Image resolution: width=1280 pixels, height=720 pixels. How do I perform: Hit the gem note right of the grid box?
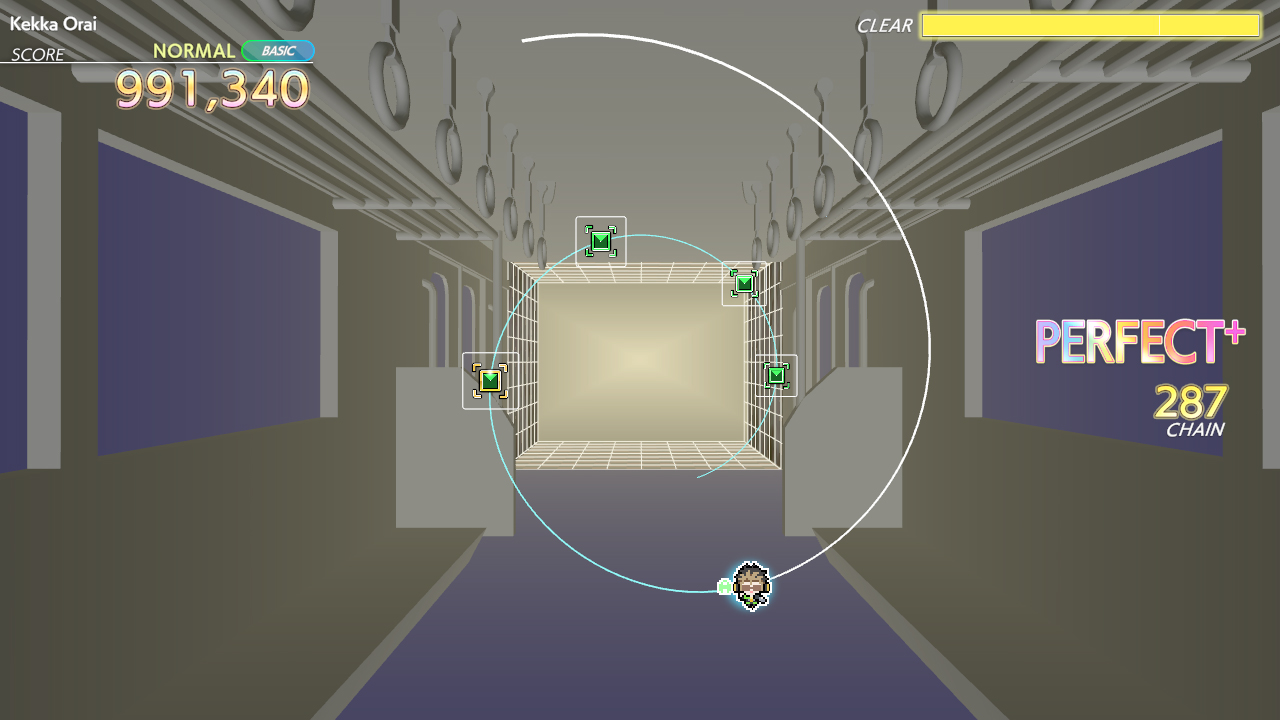click(x=778, y=375)
